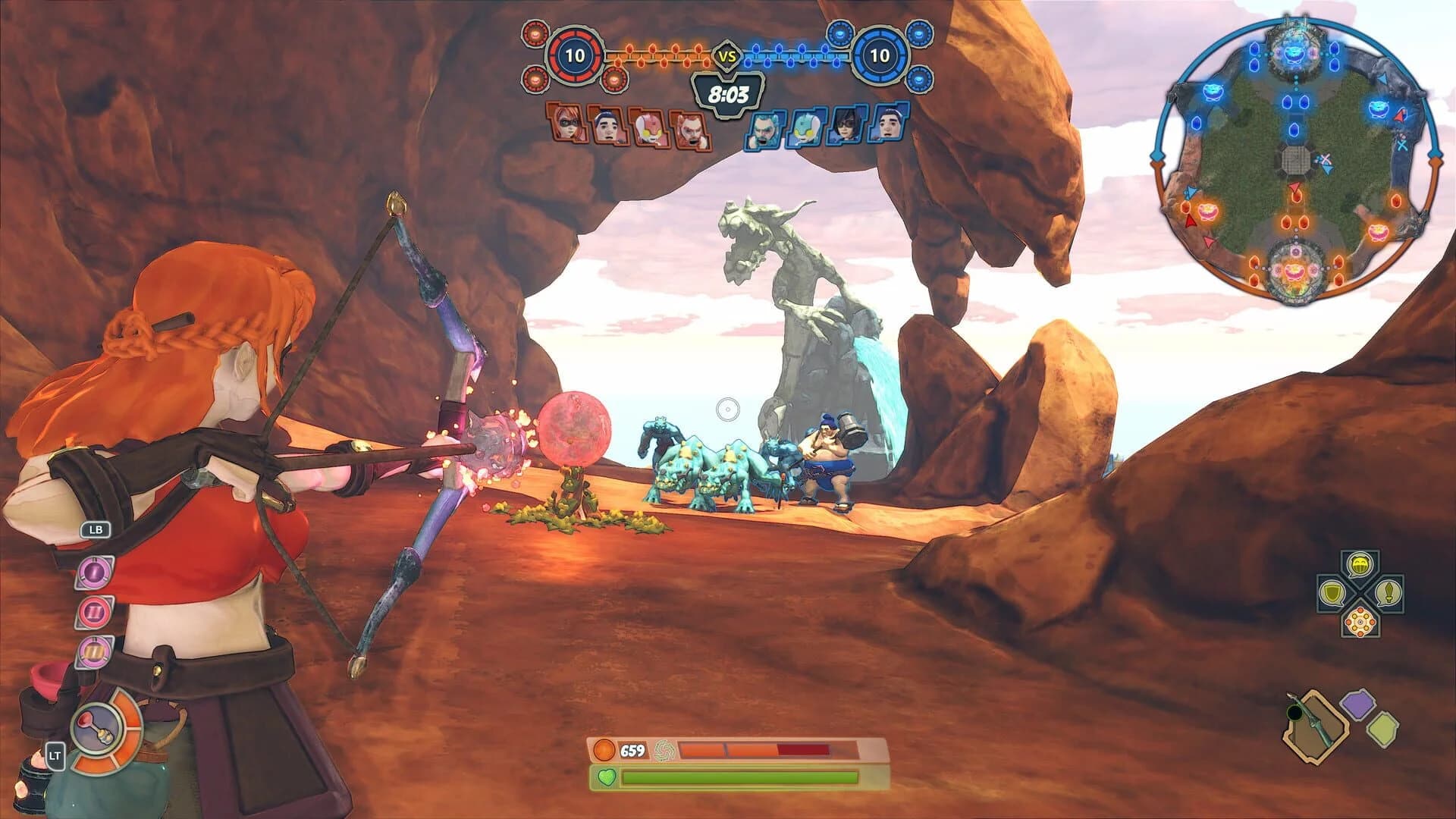Screen dimensions: 1456x819
Task: Select the sword attack ping icon
Action: click(1389, 594)
